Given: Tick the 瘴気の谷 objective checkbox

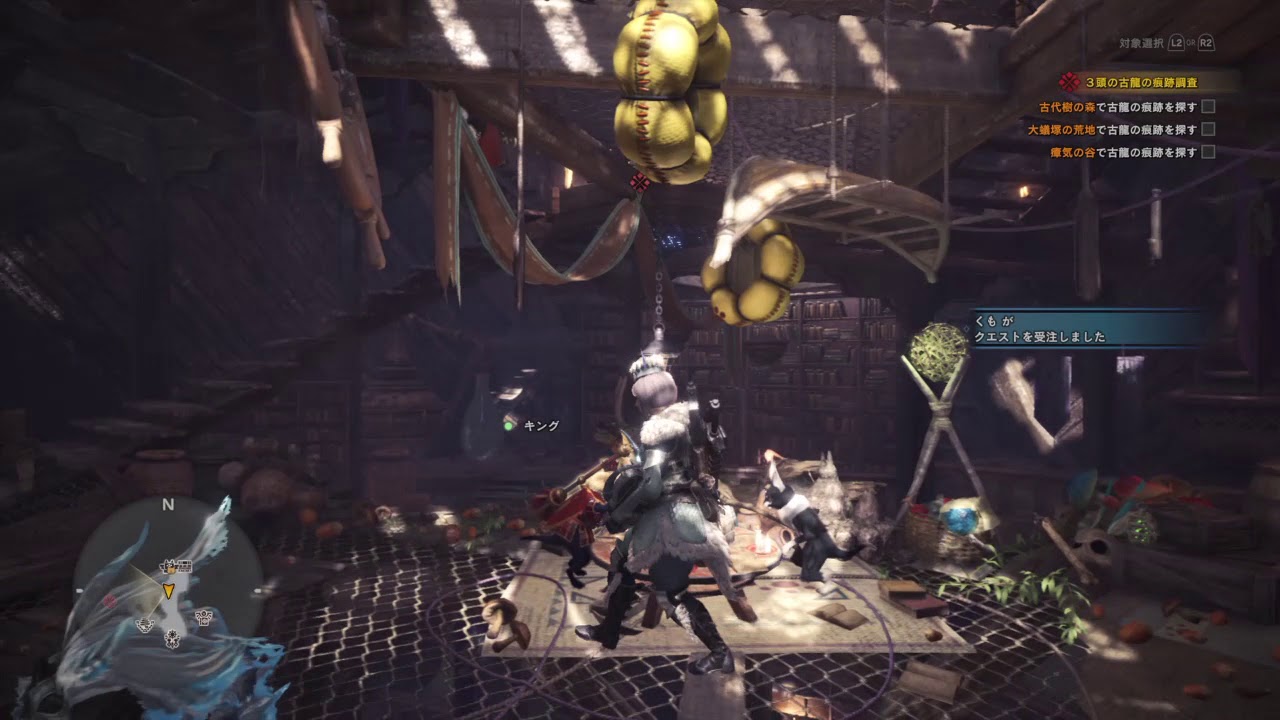Looking at the screenshot, I should (x=1208, y=152).
